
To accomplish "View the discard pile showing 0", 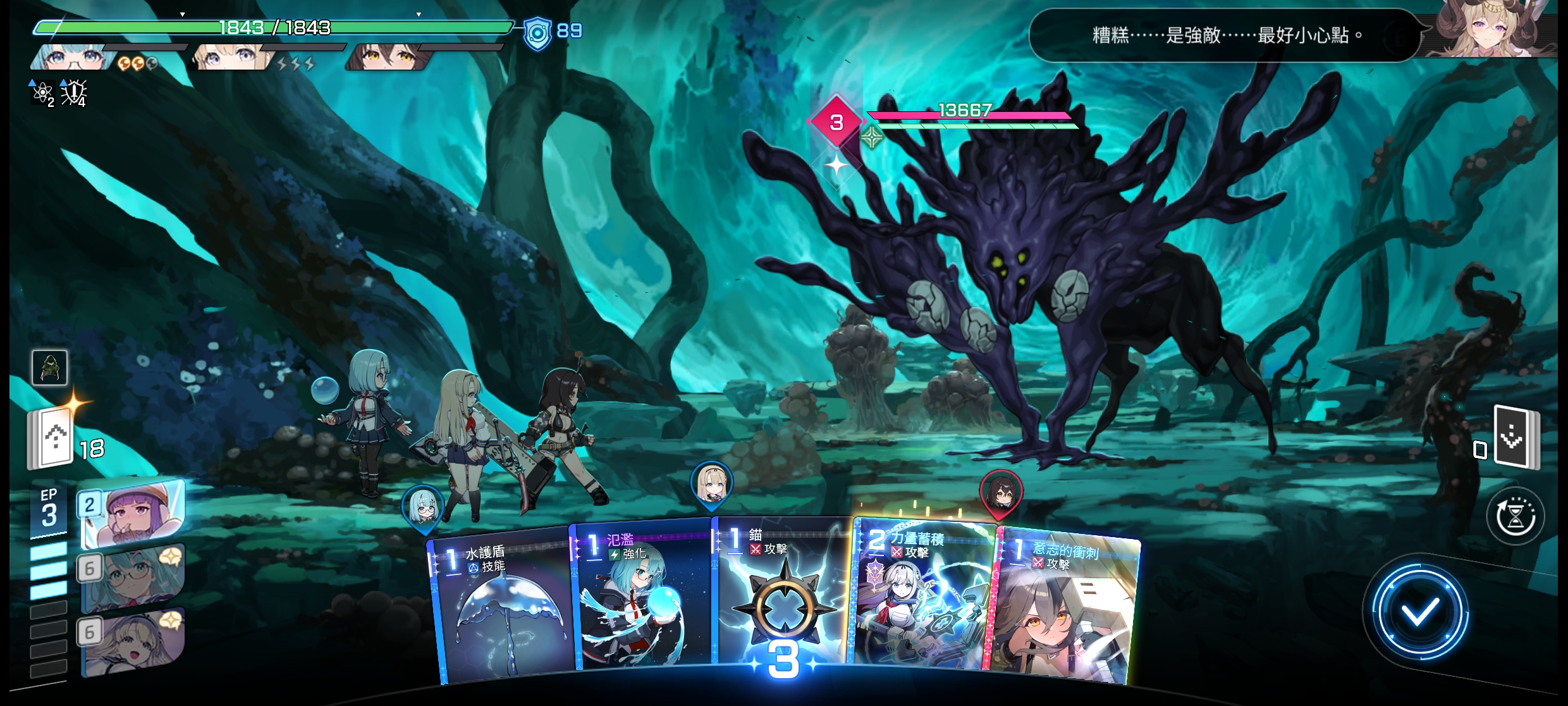I will point(1516,438).
